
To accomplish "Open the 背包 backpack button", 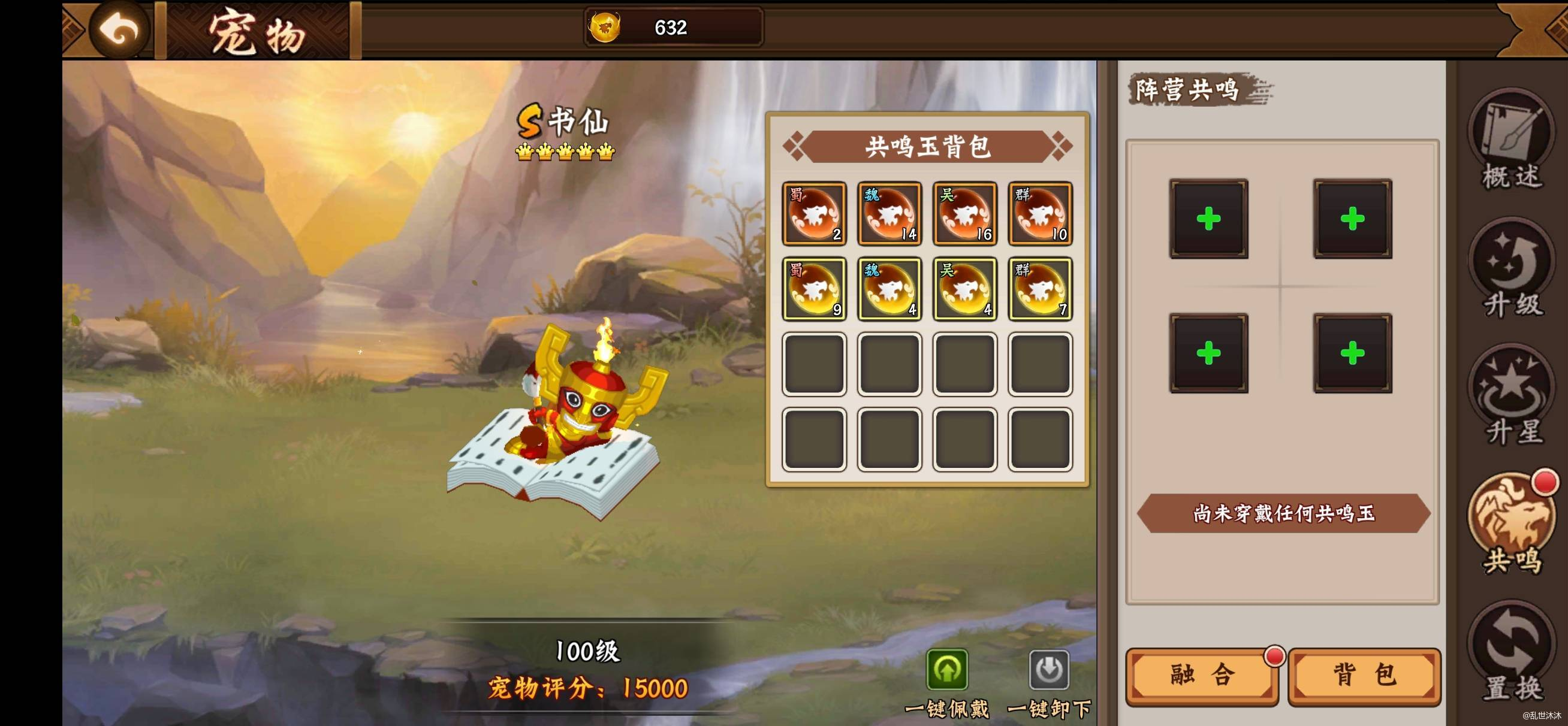I will (x=1364, y=676).
